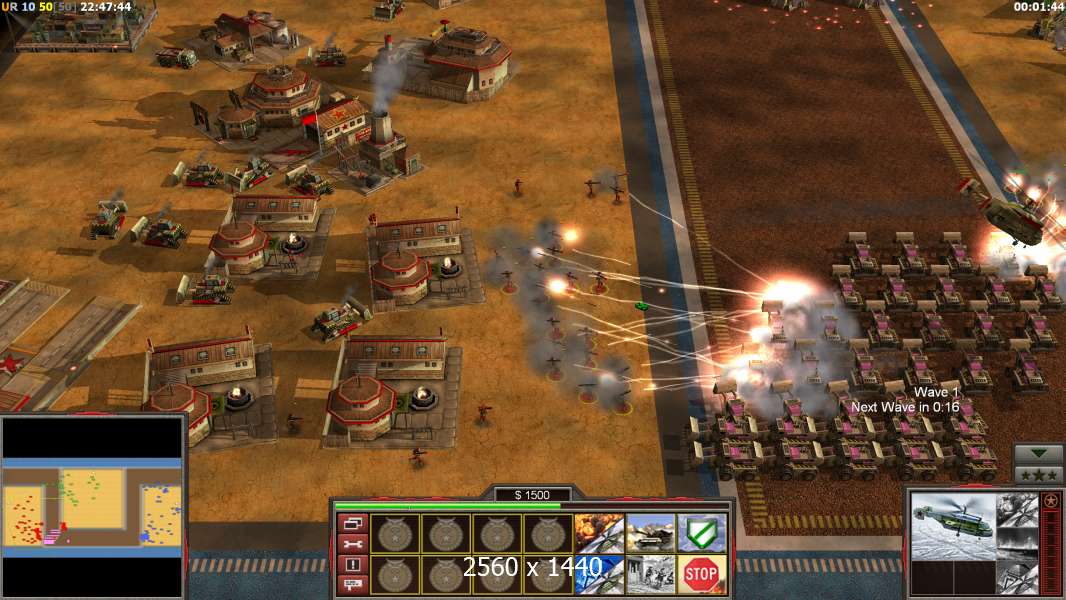Screen dimensions: 1066x600
Task: Choose the tank attack-move command icon
Action: [x=650, y=533]
